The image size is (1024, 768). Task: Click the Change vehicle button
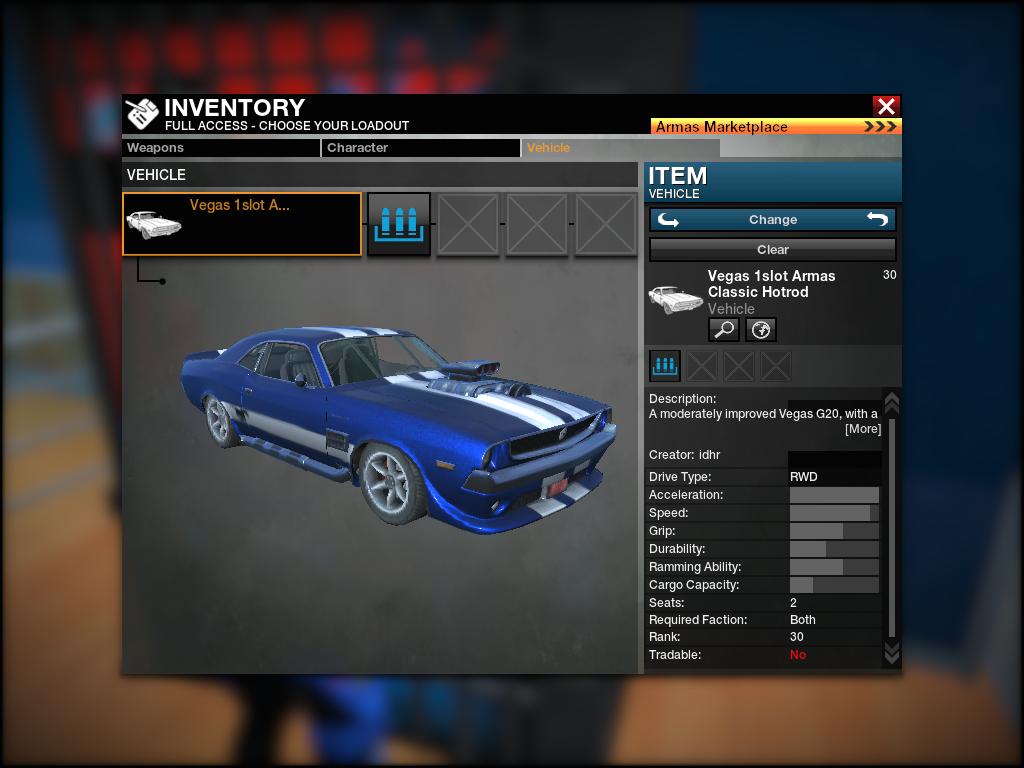[x=772, y=220]
